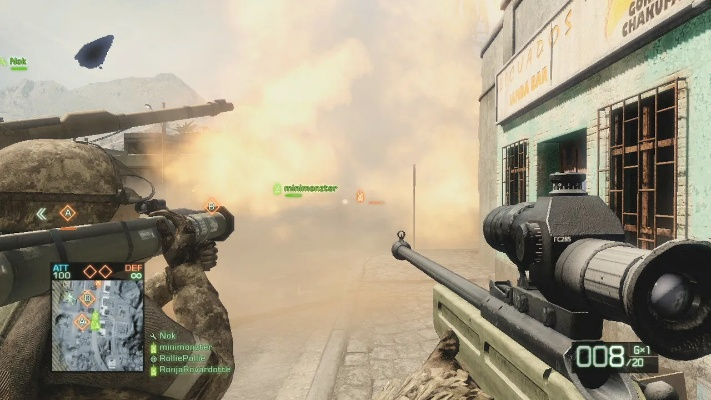711x400 pixels.
Task: Pick RolliePollie from the squad list
Action: click(184, 359)
